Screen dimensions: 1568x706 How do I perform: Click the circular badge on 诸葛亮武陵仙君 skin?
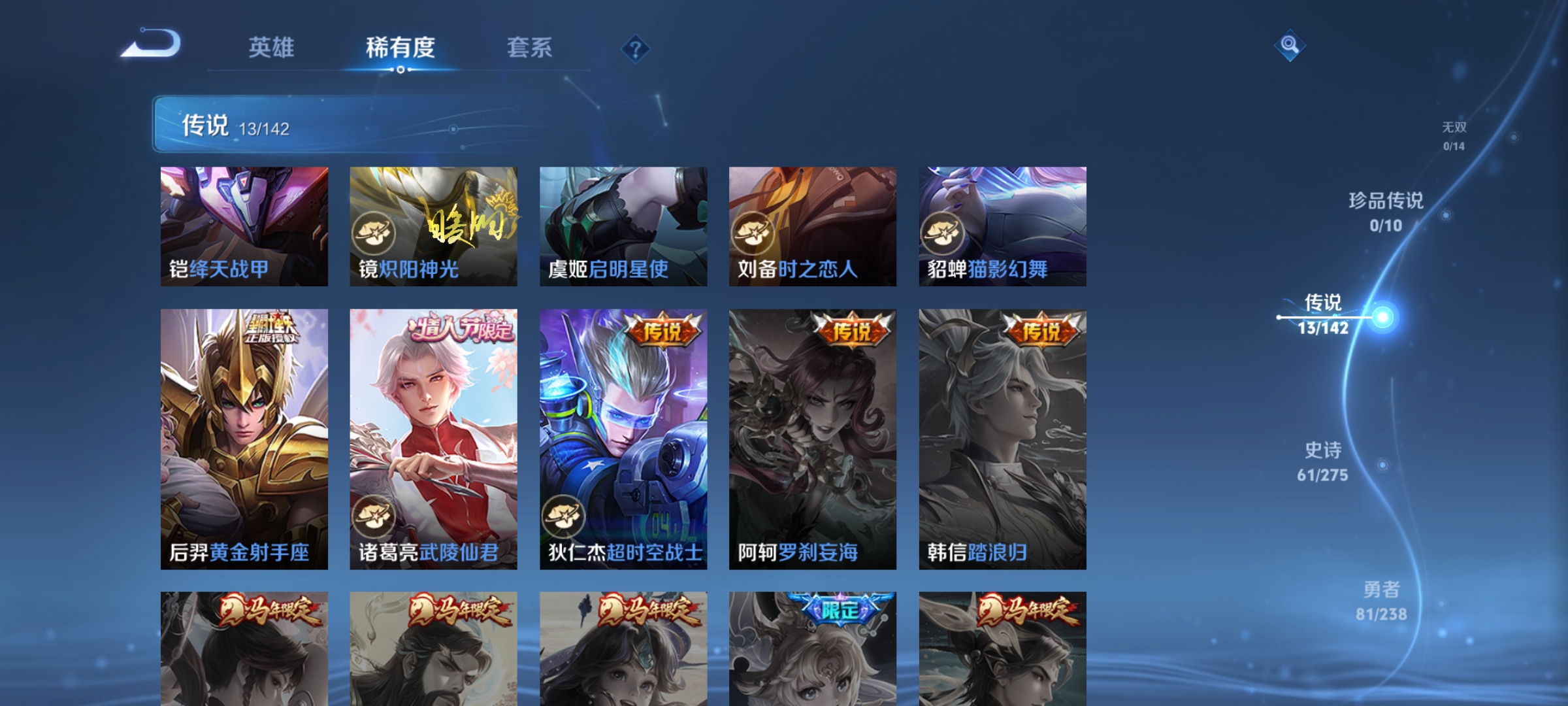click(x=373, y=516)
